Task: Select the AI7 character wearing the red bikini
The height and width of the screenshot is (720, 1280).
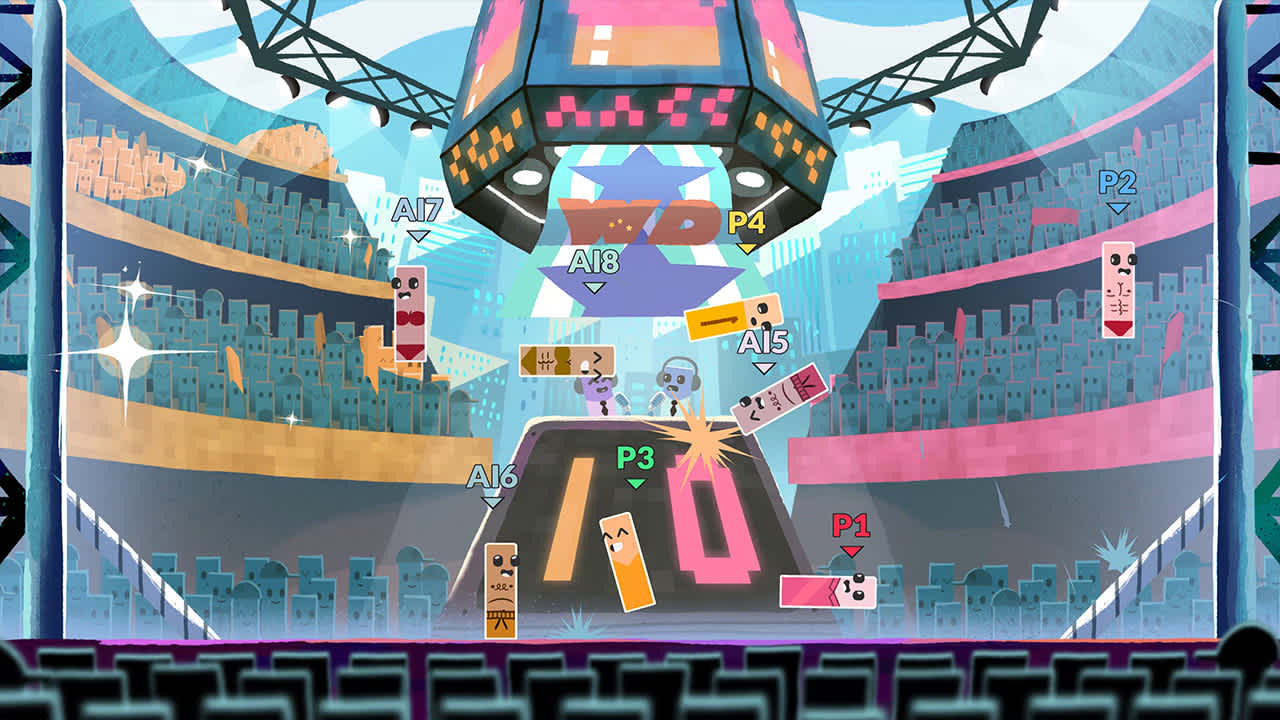Action: (x=410, y=315)
